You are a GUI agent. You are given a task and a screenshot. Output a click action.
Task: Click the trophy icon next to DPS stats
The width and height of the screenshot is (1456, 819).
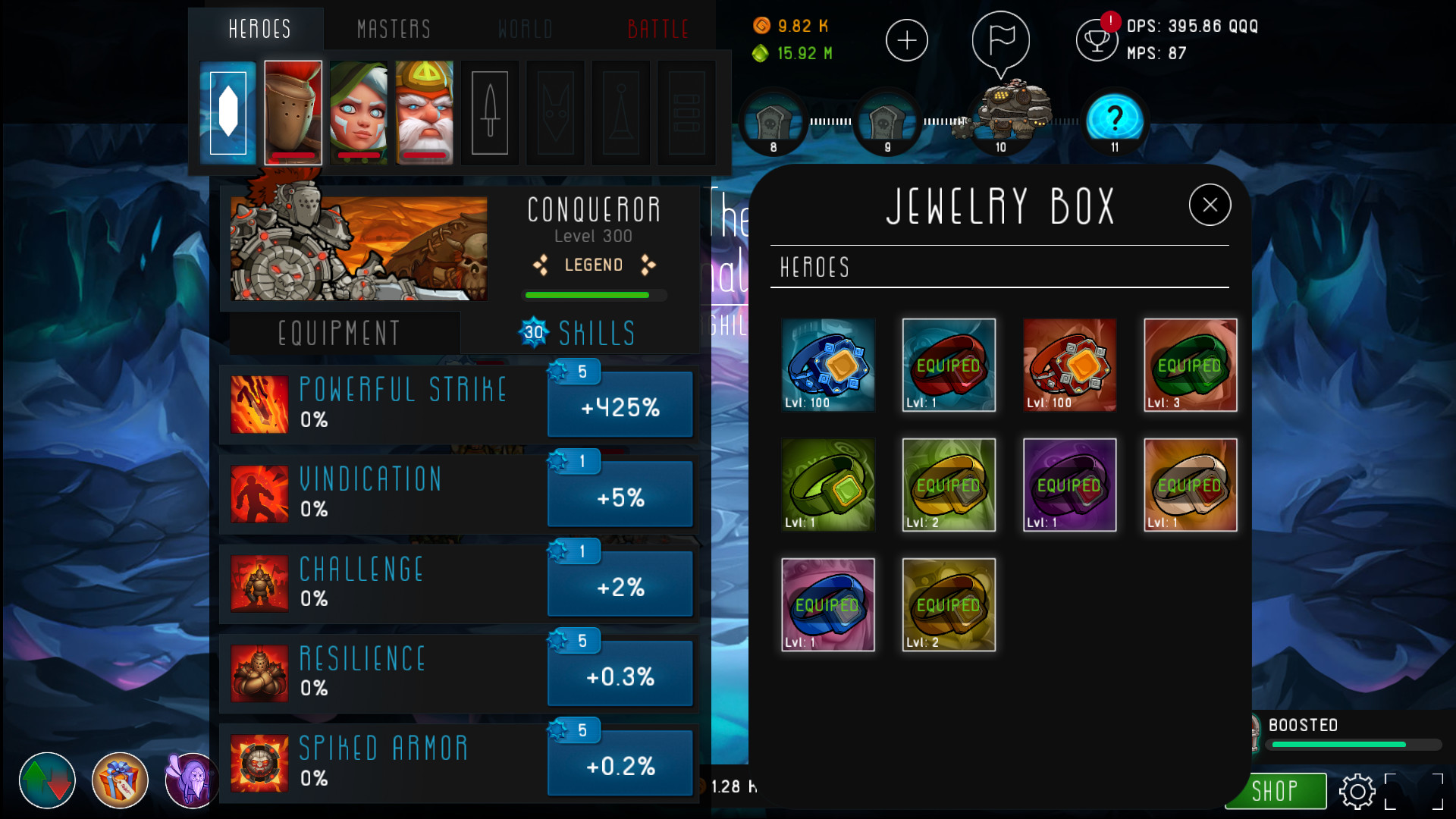1097,40
